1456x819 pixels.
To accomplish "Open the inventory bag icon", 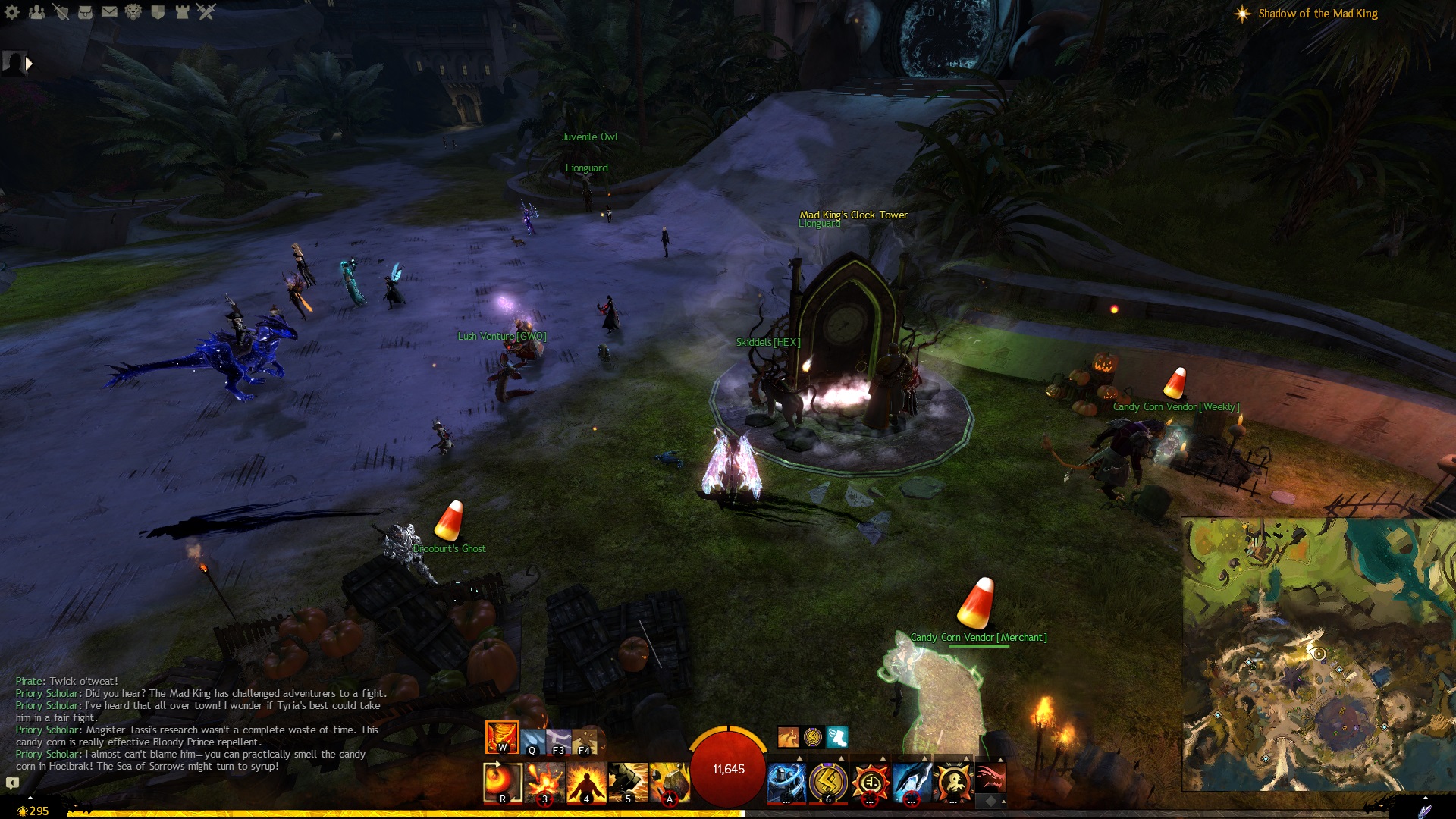I will 85,12.
